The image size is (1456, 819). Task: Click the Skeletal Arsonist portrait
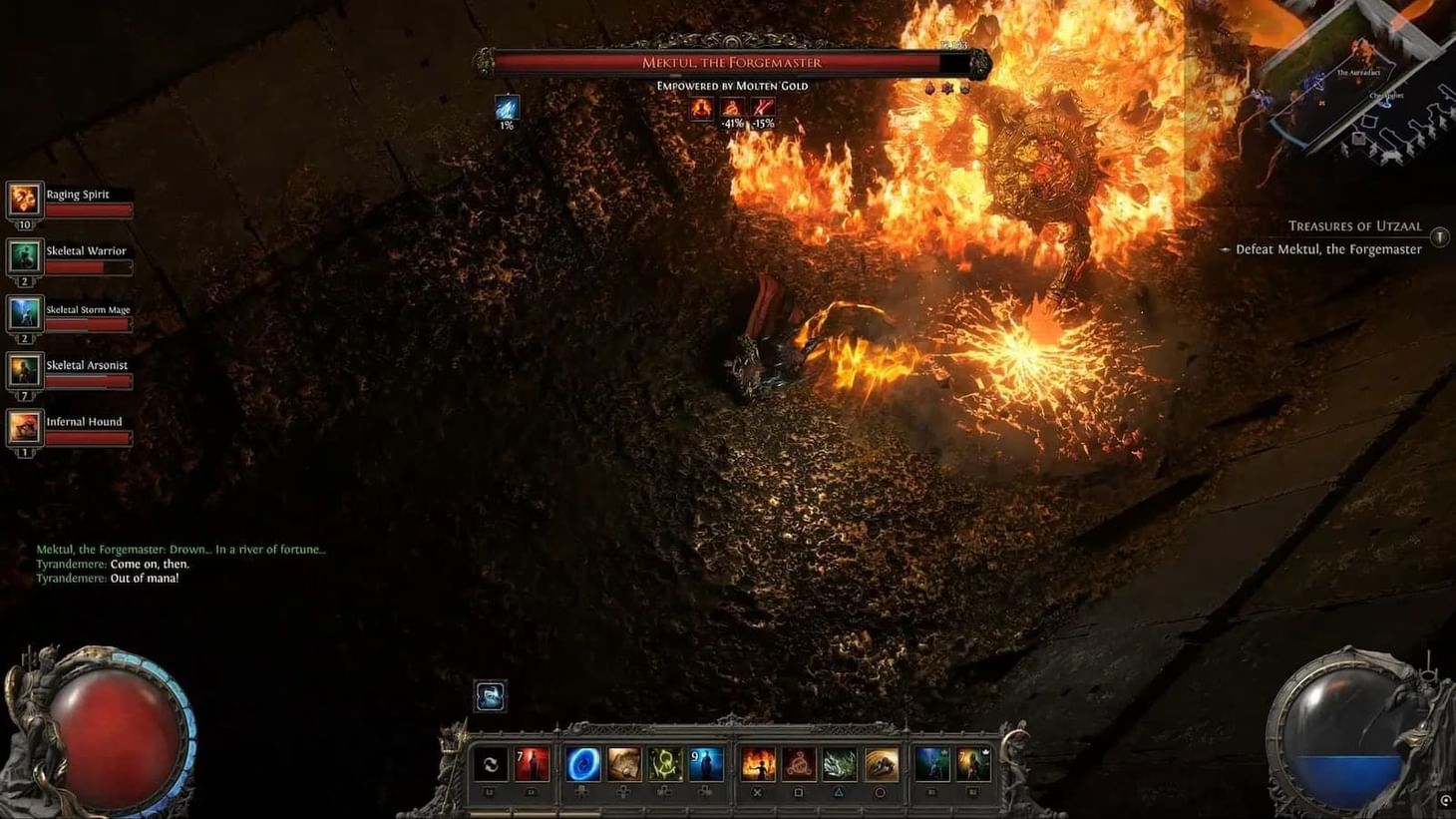click(23, 371)
